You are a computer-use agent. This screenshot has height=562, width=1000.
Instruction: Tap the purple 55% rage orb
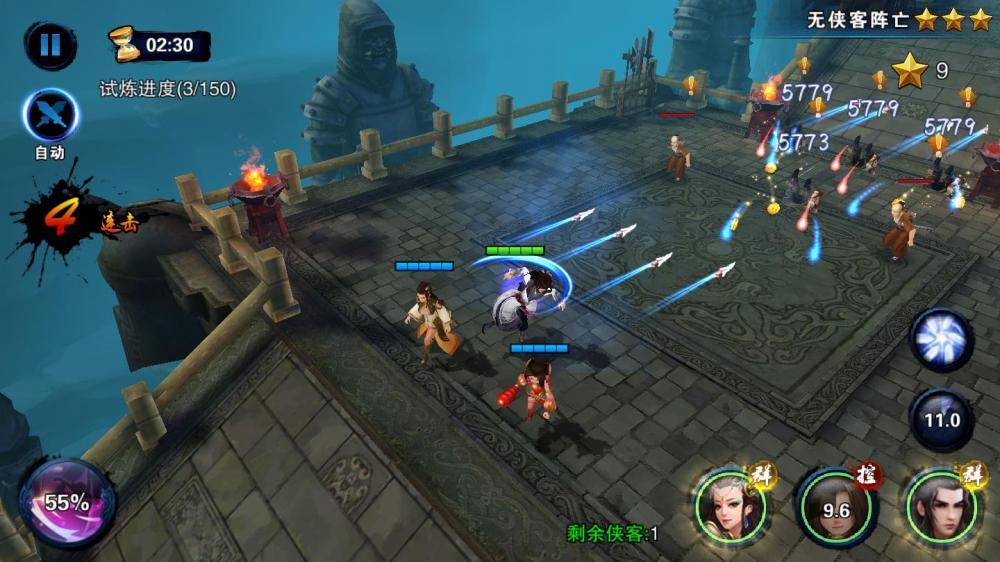67,503
